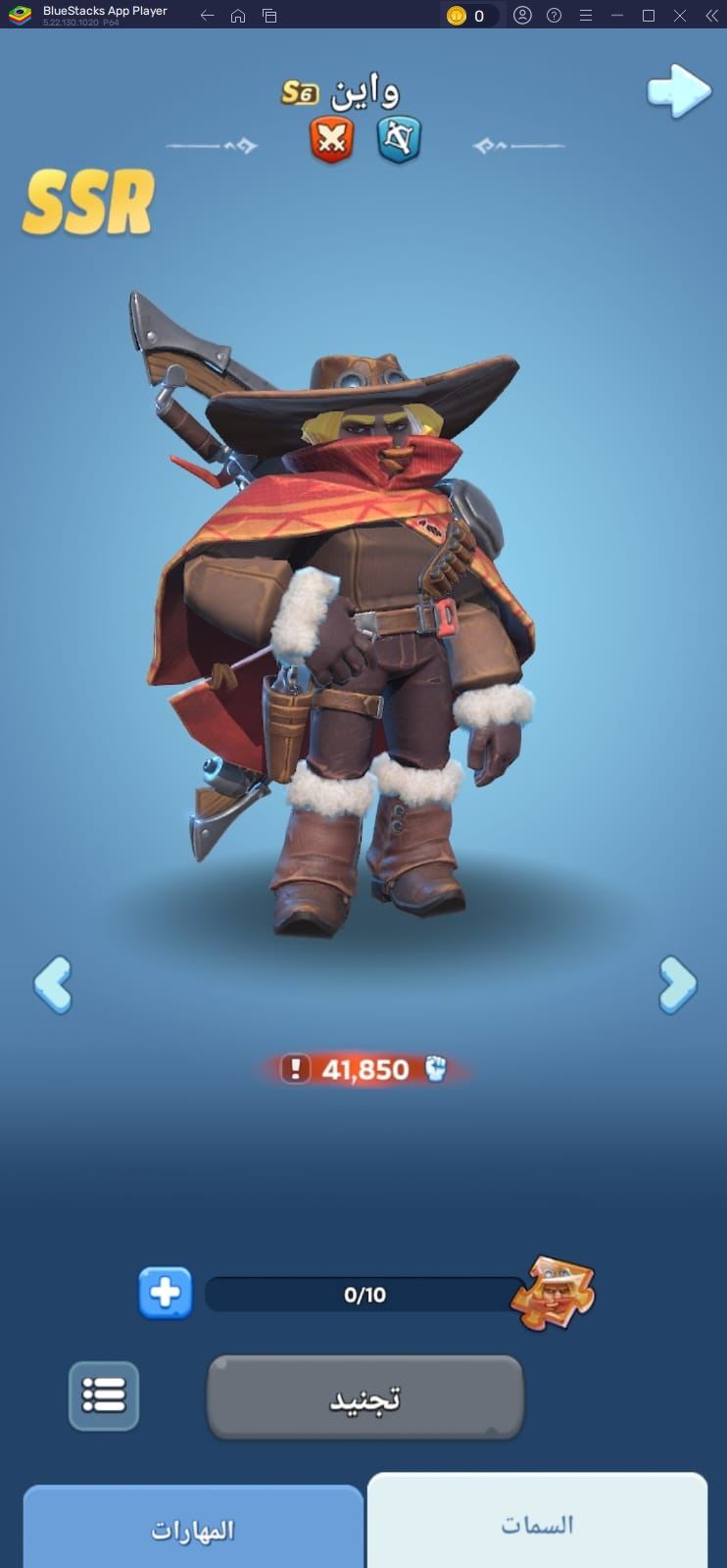
Task: Go to BlueStacks home screen
Action: click(238, 16)
